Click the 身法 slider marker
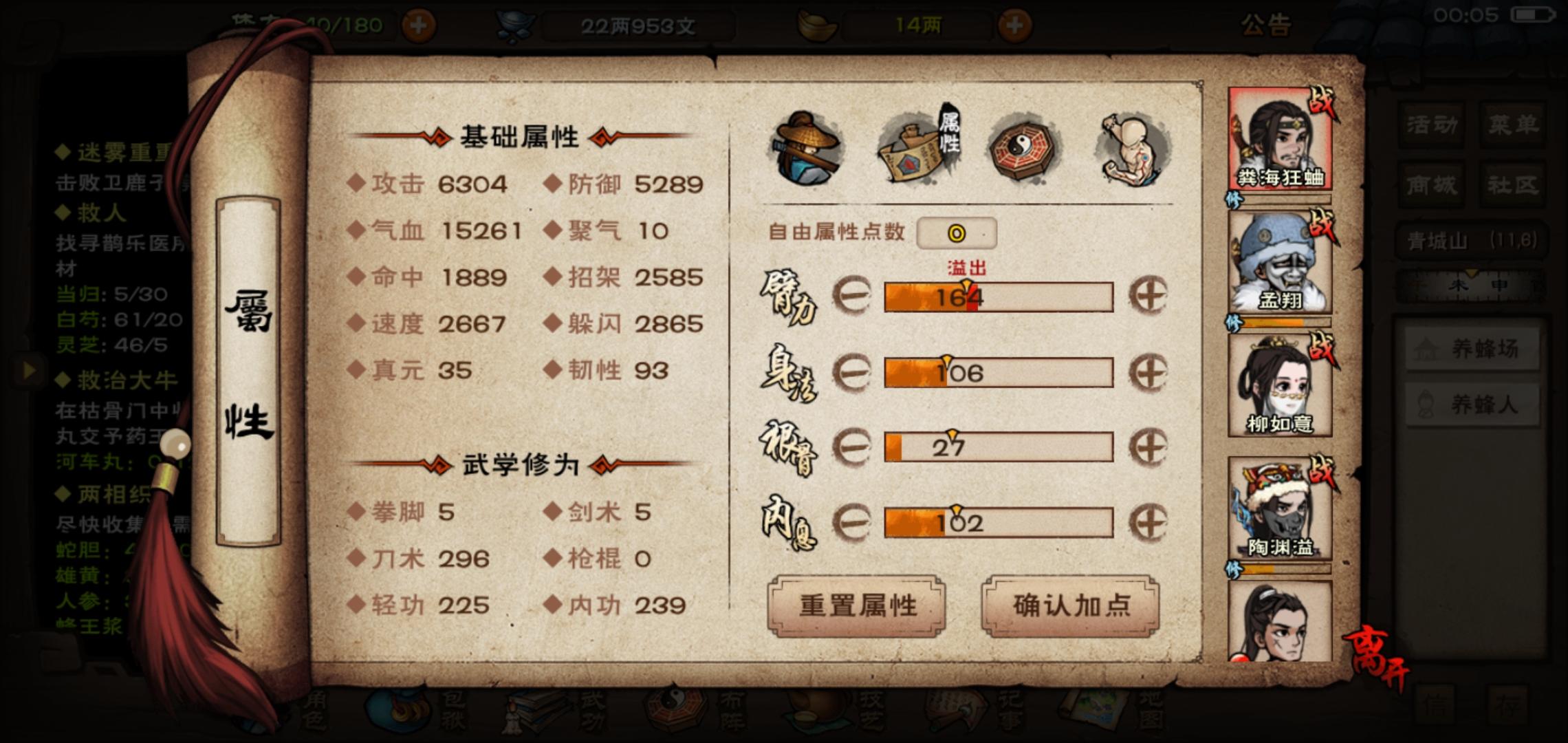1568x743 pixels. pos(948,359)
